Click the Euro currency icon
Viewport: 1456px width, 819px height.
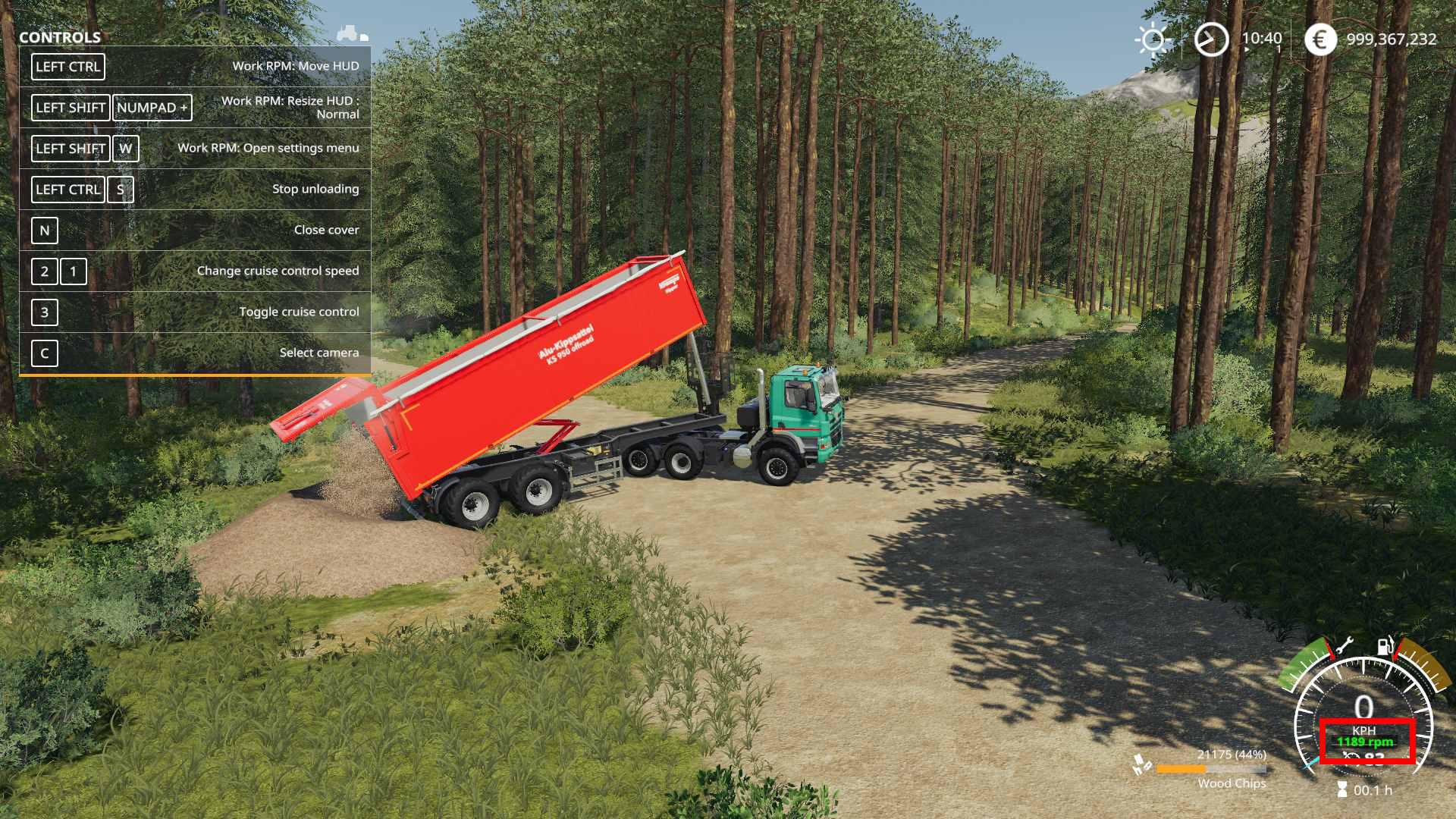1321,39
